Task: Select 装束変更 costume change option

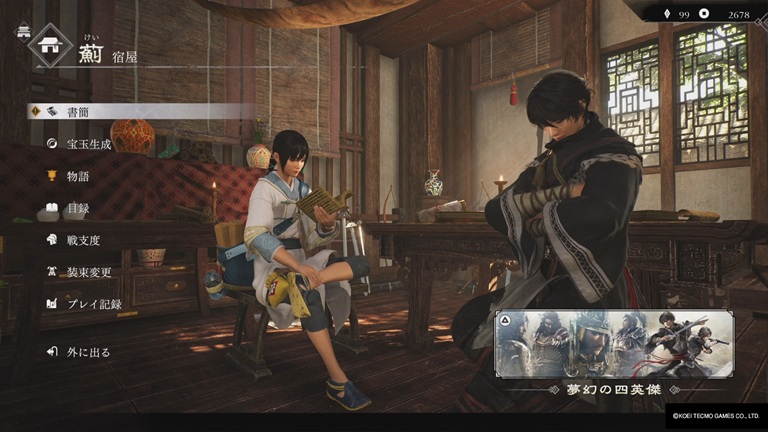Action: click(x=88, y=272)
